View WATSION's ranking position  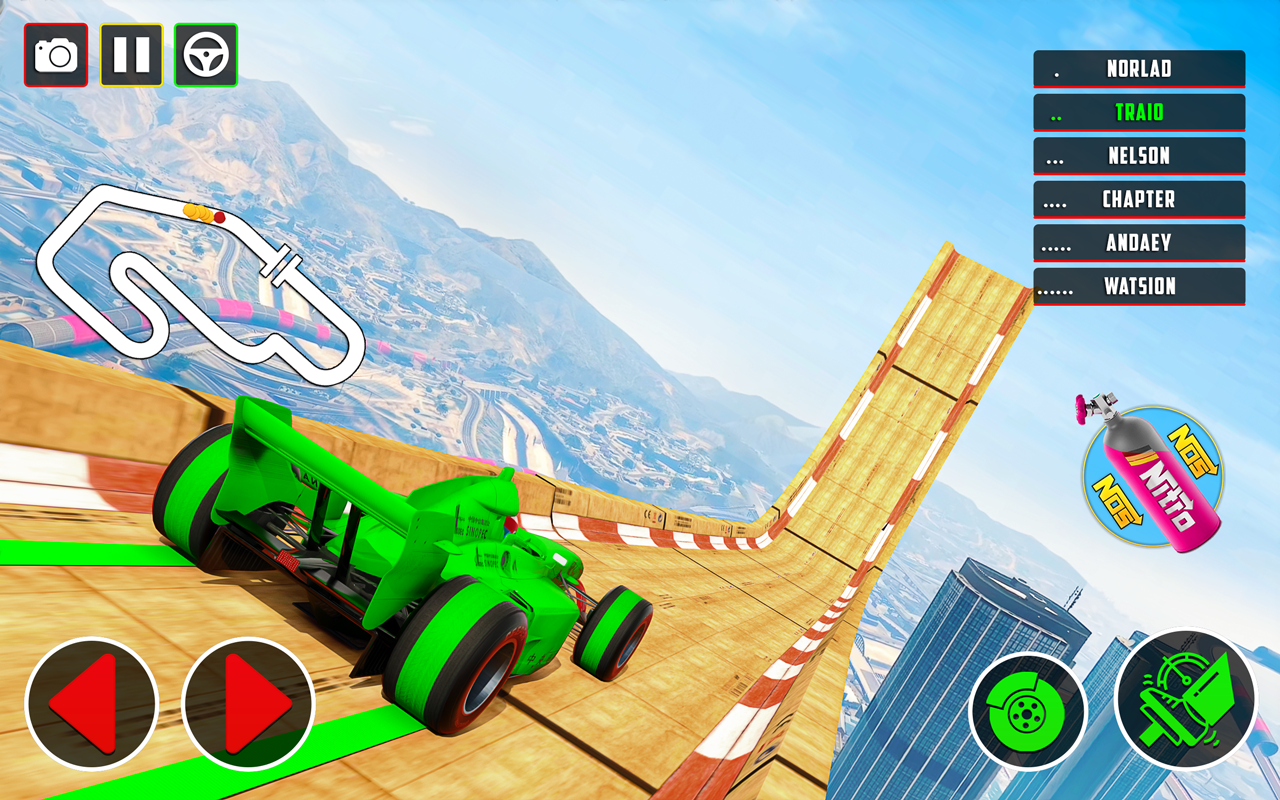tap(1139, 286)
